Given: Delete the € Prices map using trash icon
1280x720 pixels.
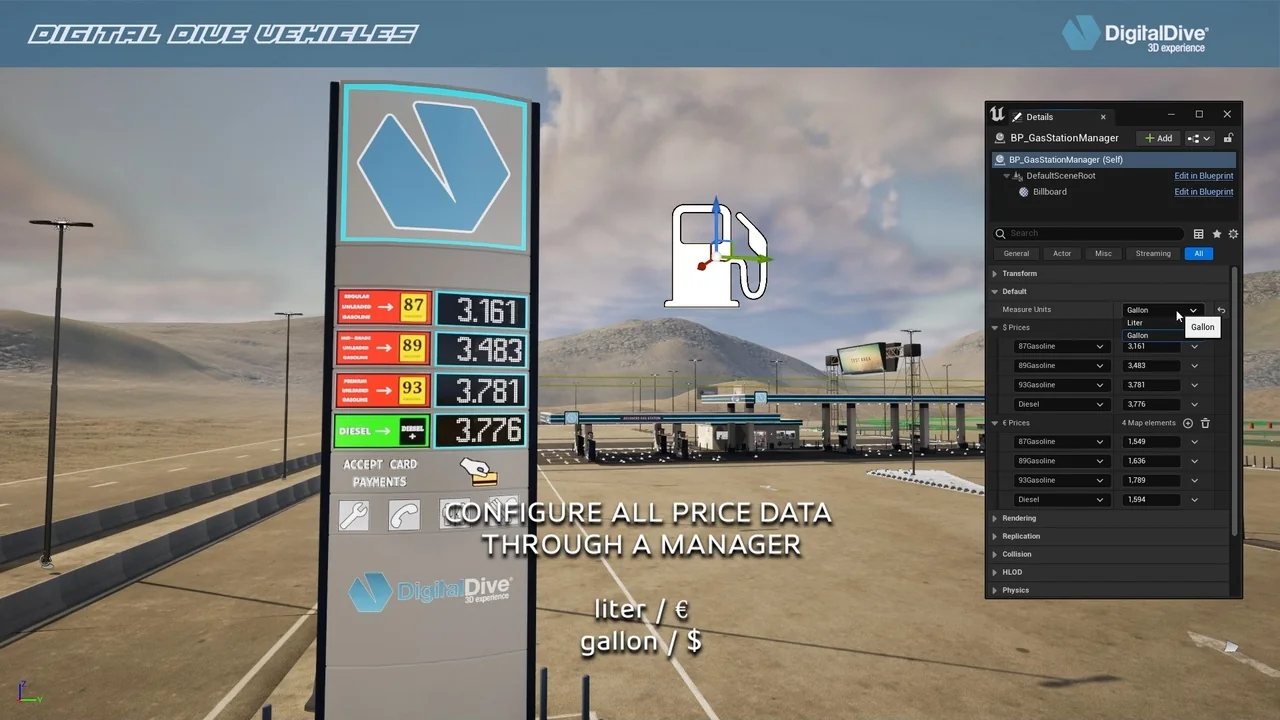Looking at the screenshot, I should point(1205,423).
